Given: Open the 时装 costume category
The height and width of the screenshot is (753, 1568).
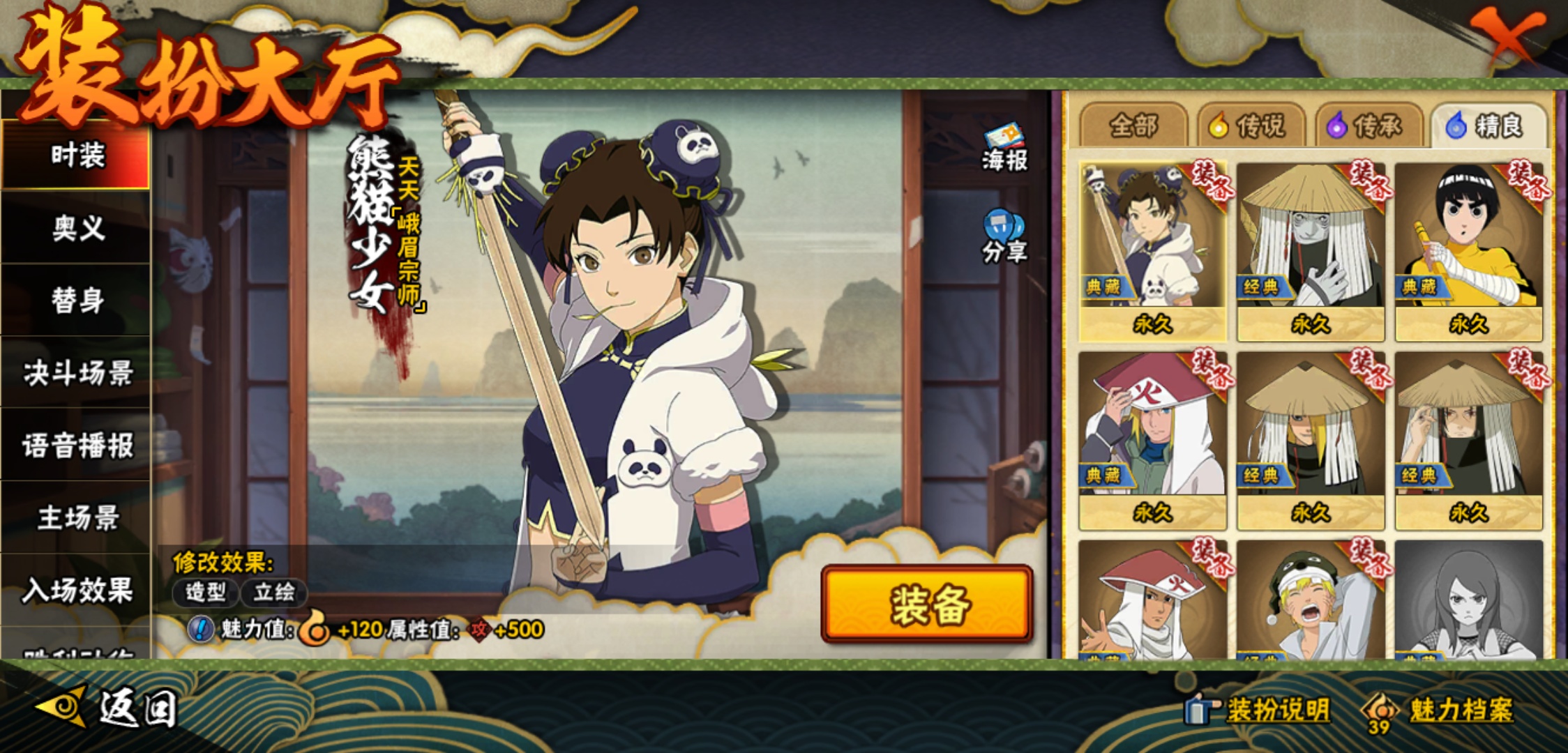Looking at the screenshot, I should pyautogui.click(x=77, y=155).
